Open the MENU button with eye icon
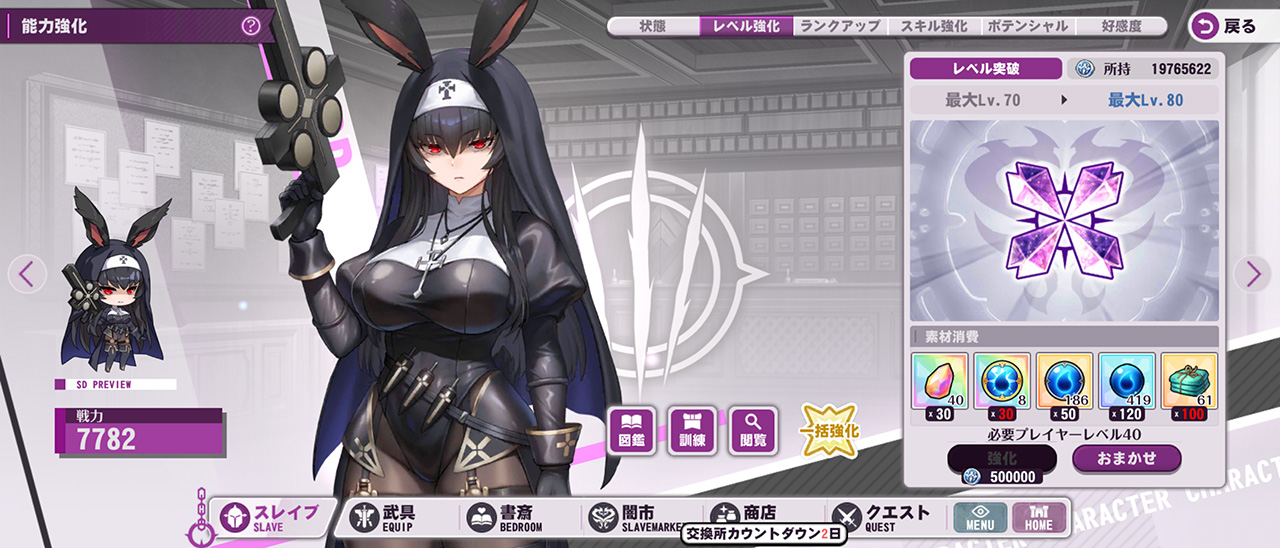The width and height of the screenshot is (1280, 548). point(980,517)
